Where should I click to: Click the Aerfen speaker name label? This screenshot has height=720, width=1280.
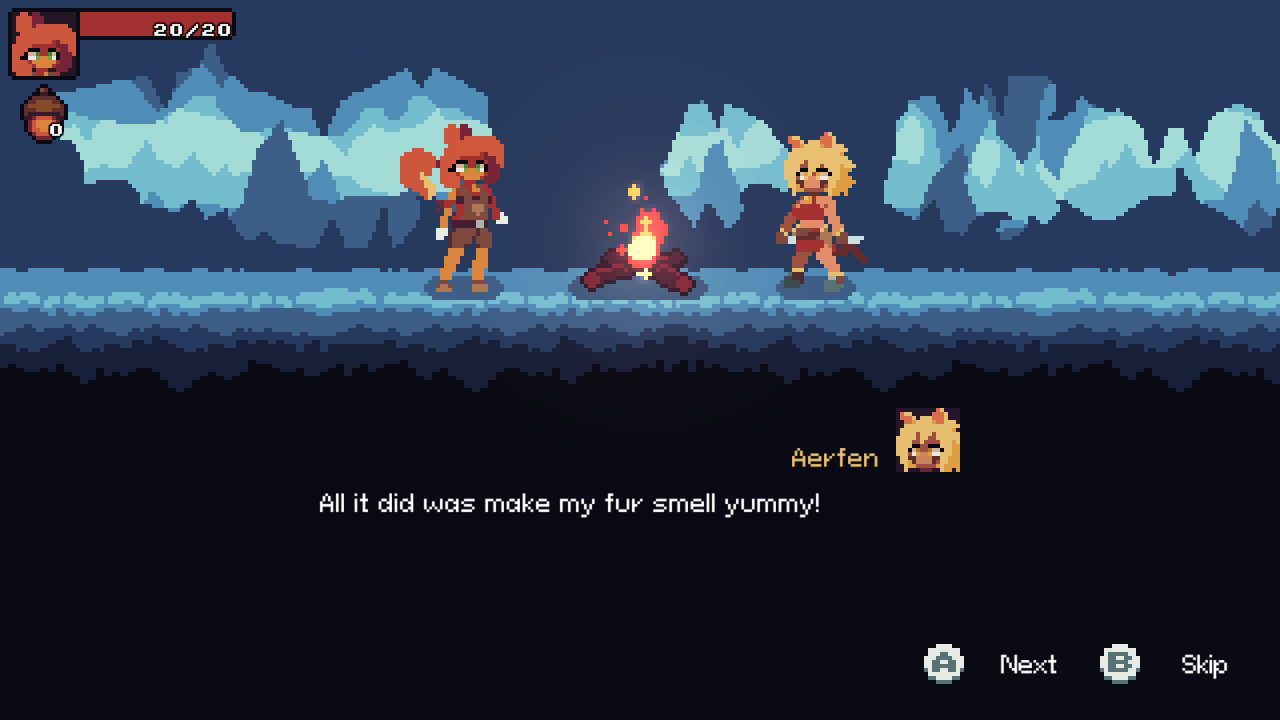(836, 458)
